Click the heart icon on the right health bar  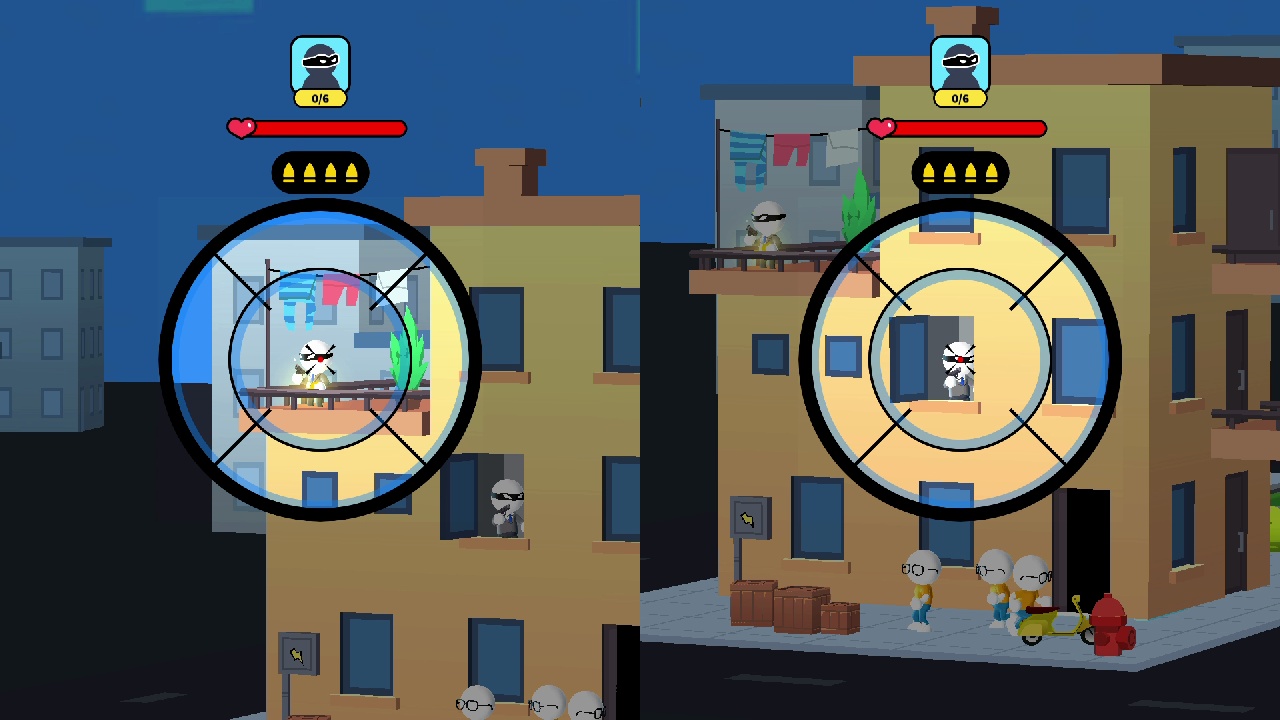point(881,127)
